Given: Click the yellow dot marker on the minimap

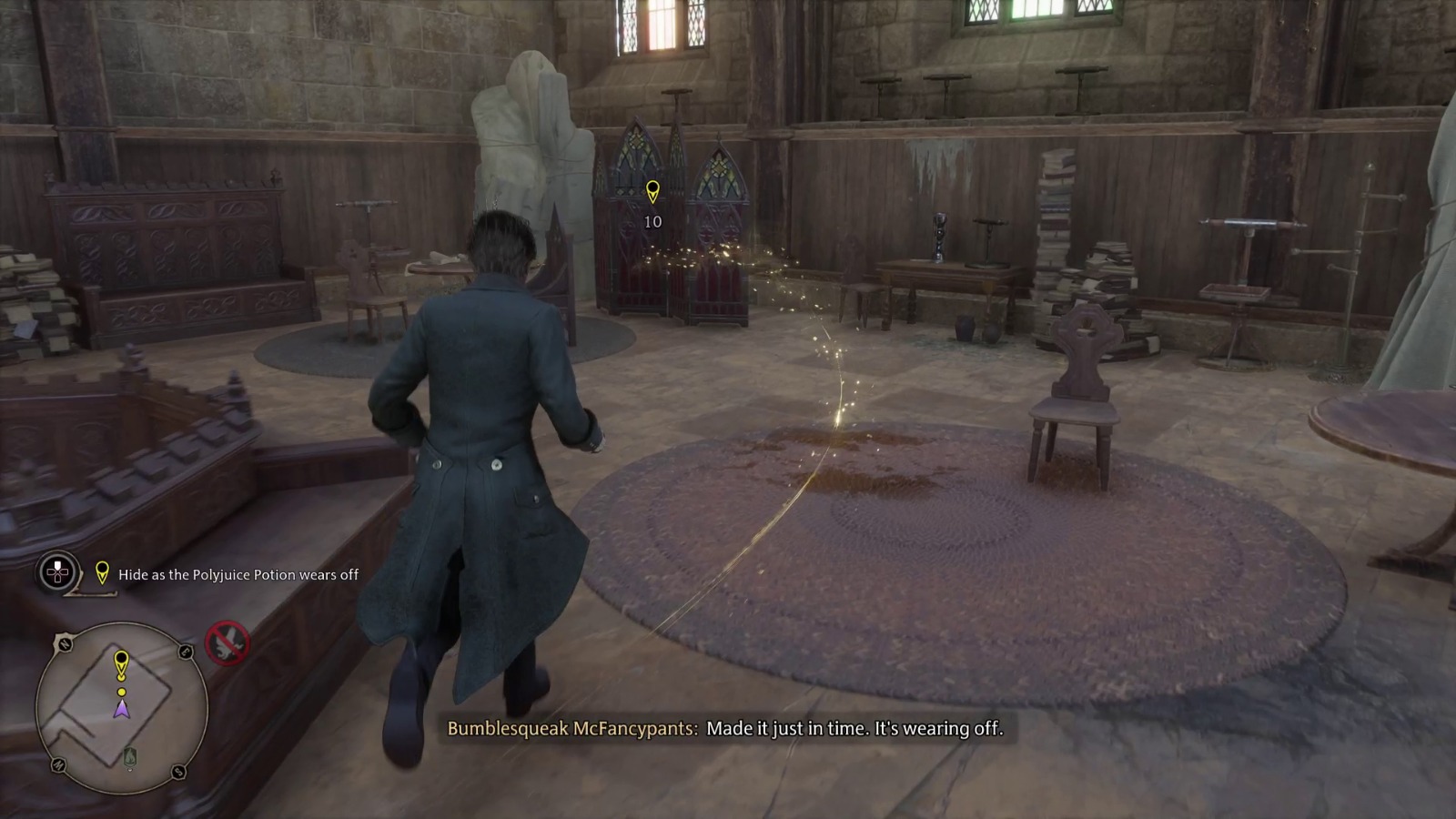Looking at the screenshot, I should [121, 692].
